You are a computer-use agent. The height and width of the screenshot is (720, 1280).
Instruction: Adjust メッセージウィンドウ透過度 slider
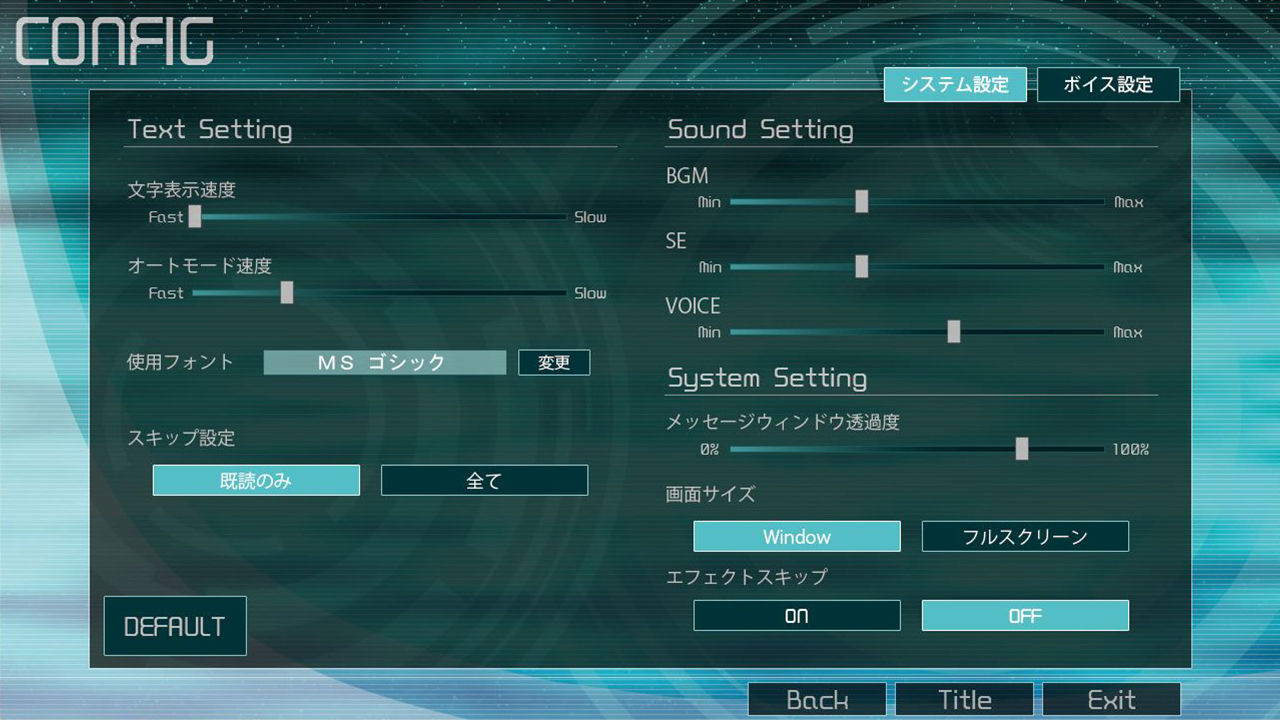pos(1022,449)
